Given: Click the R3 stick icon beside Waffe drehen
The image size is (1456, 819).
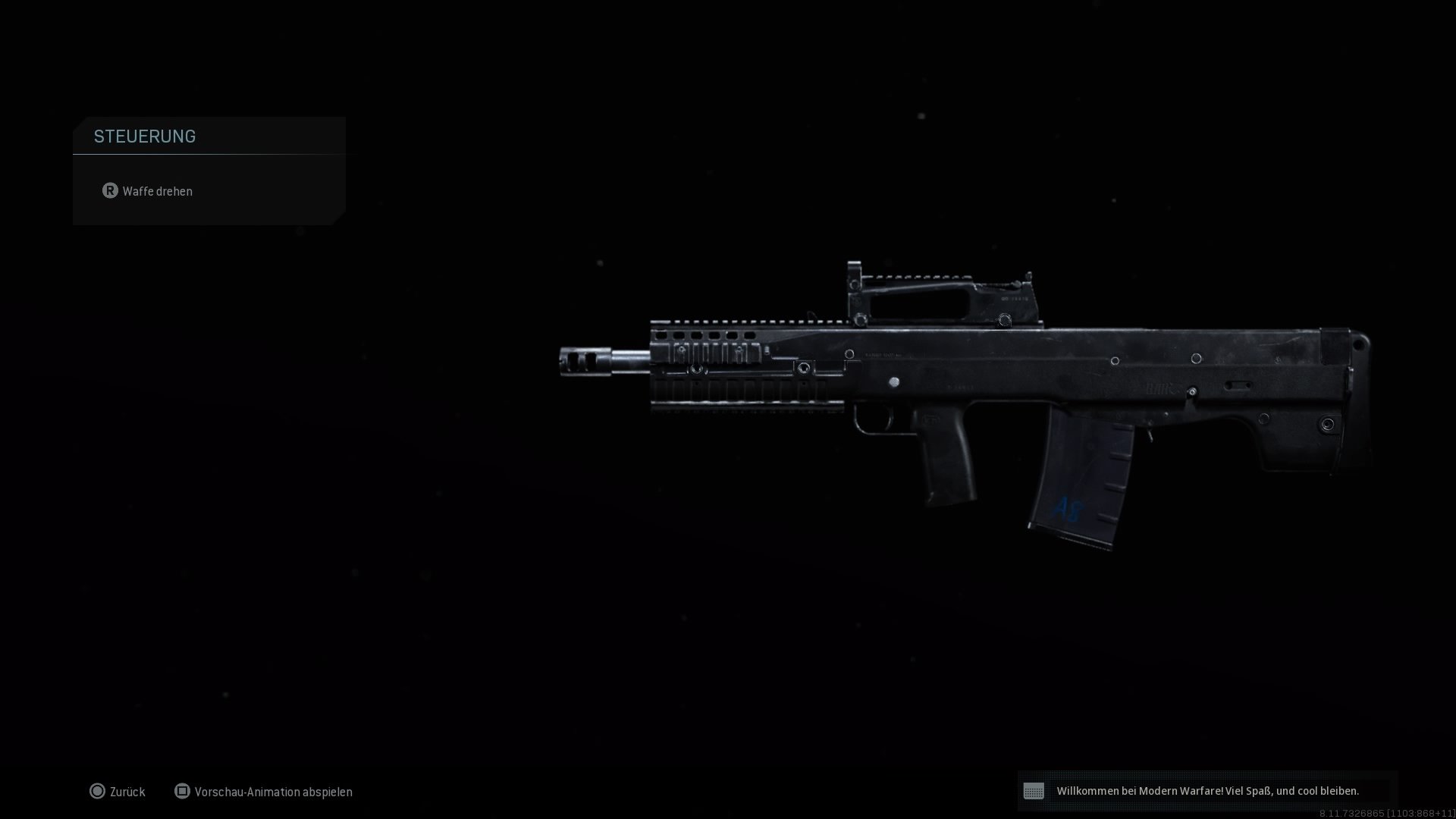Looking at the screenshot, I should click(x=111, y=191).
